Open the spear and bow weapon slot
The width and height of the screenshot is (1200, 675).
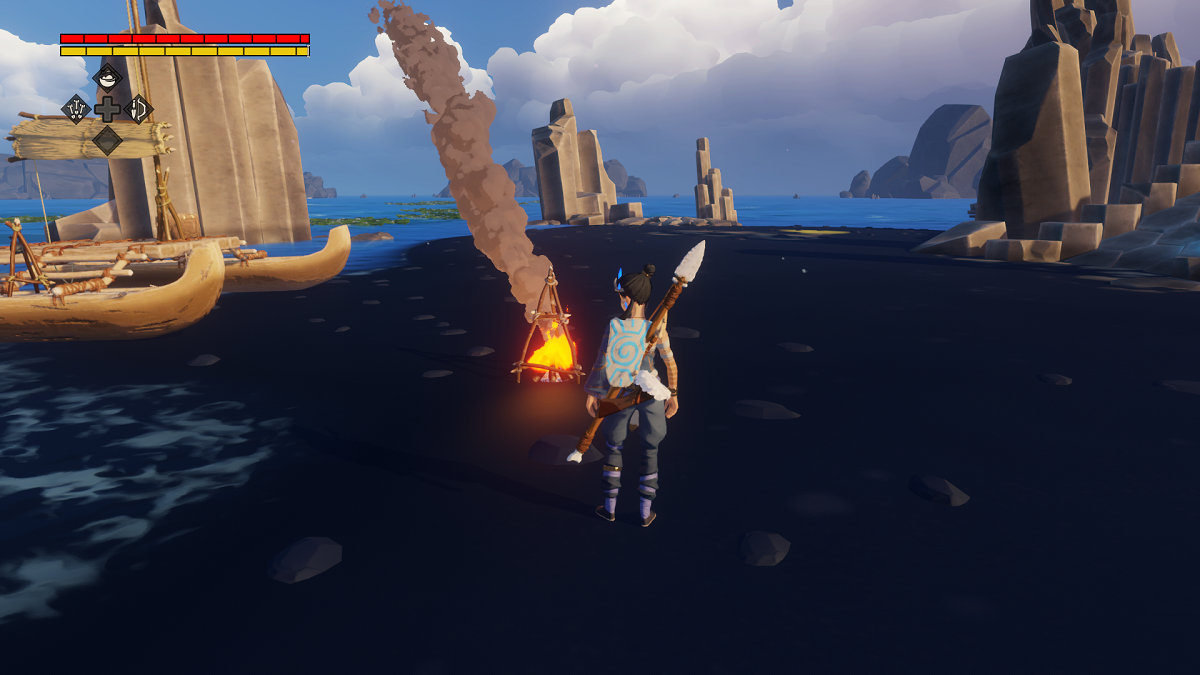coord(138,108)
